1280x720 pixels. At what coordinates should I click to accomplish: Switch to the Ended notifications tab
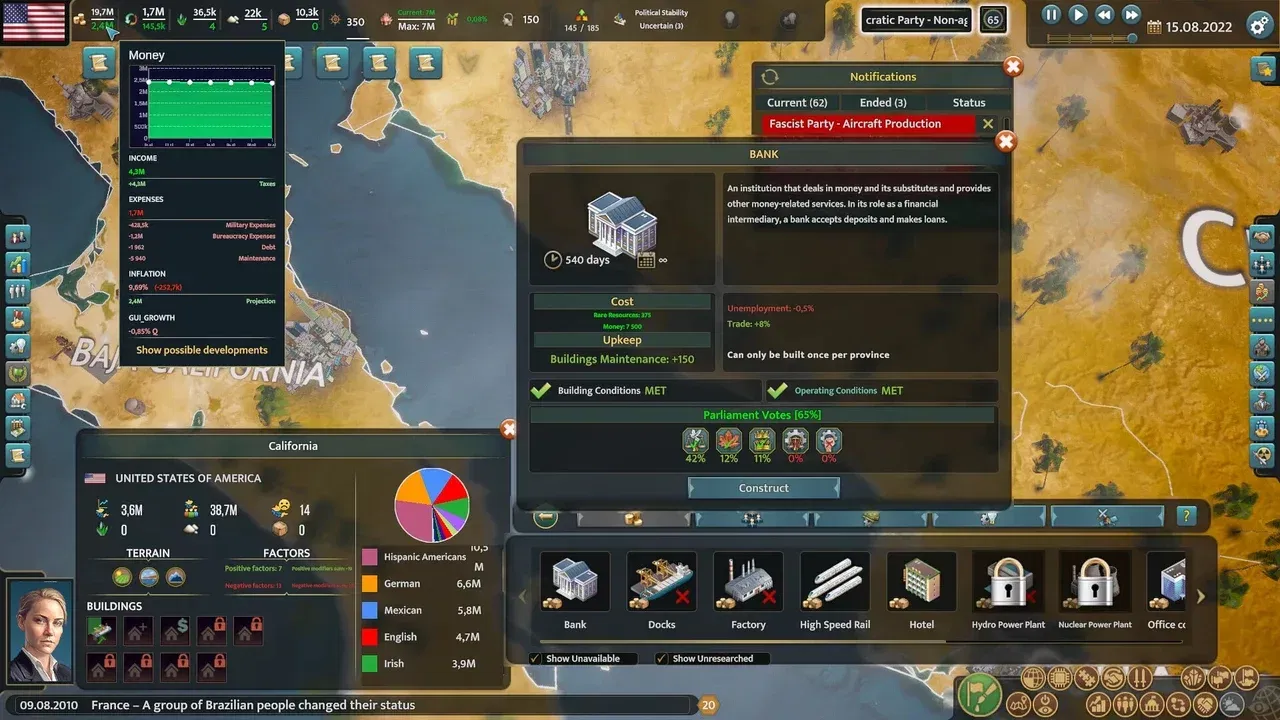pos(882,102)
